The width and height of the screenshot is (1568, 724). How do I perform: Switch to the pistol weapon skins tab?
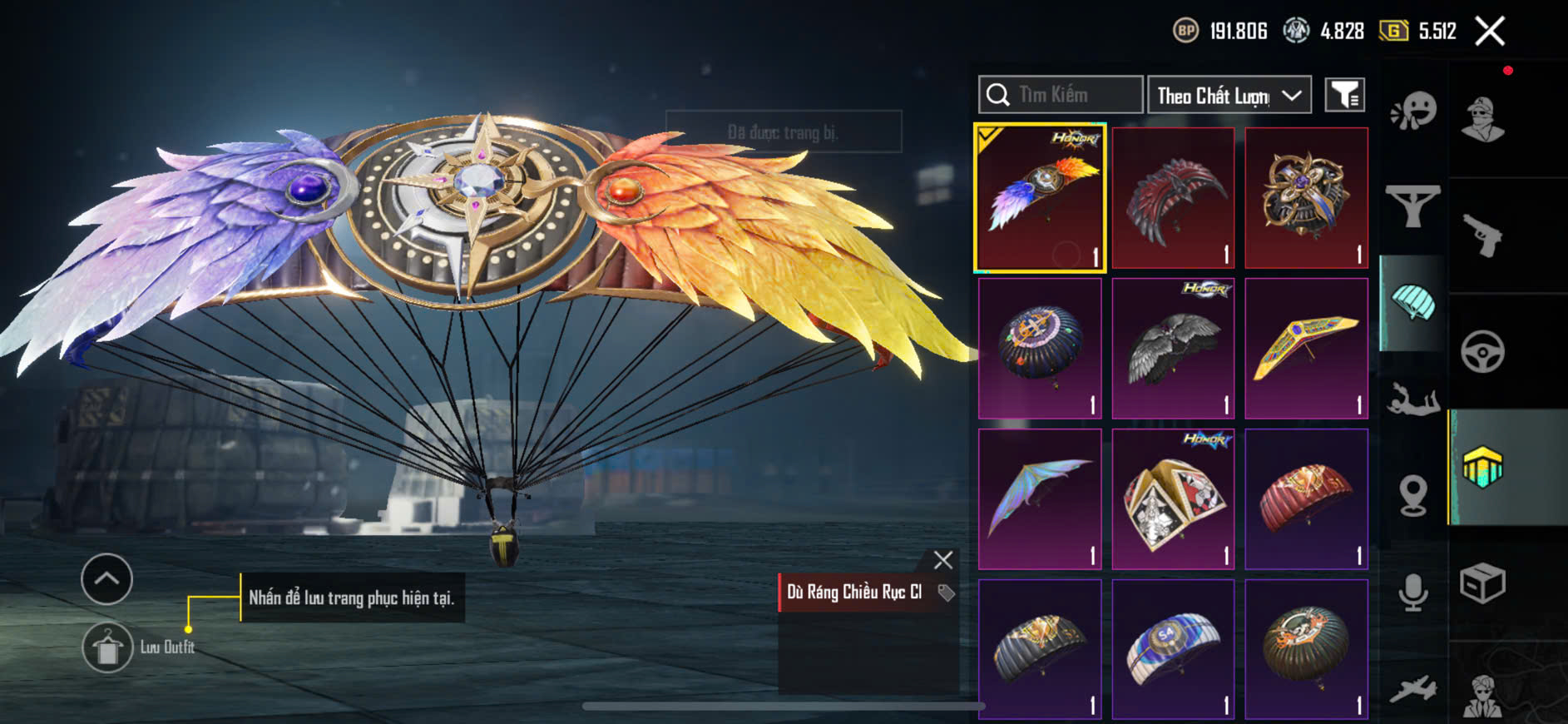click(x=1483, y=236)
